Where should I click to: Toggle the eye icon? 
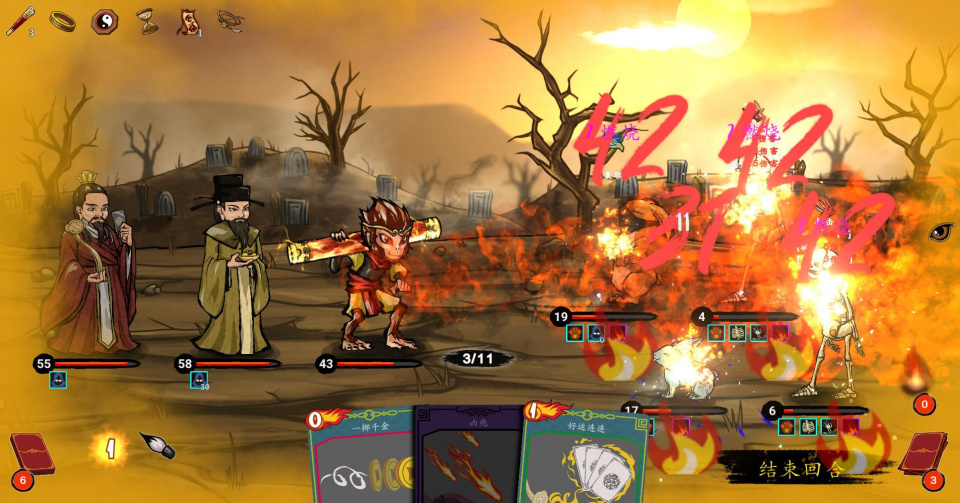click(941, 232)
